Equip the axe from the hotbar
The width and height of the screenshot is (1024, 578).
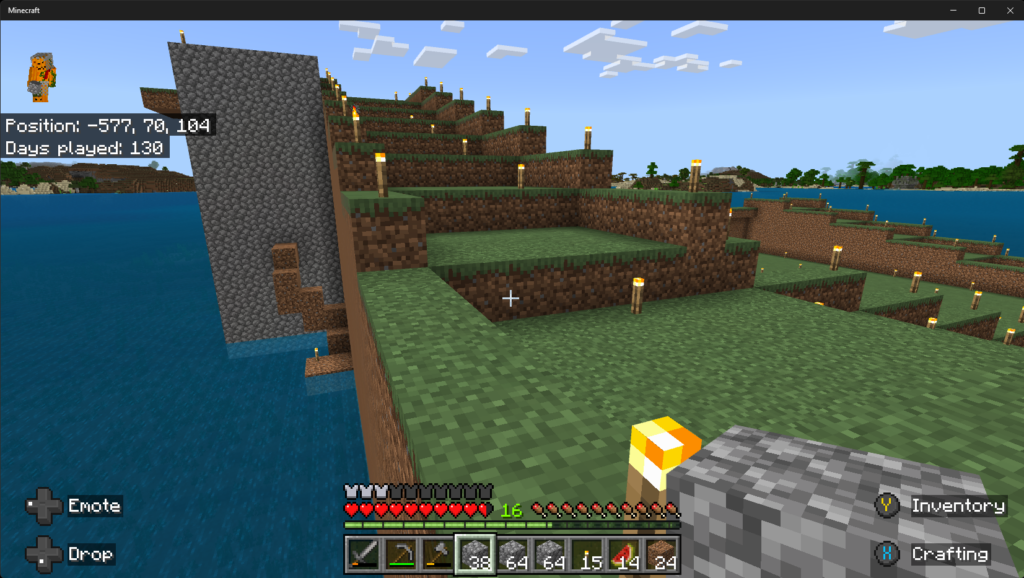(437, 554)
